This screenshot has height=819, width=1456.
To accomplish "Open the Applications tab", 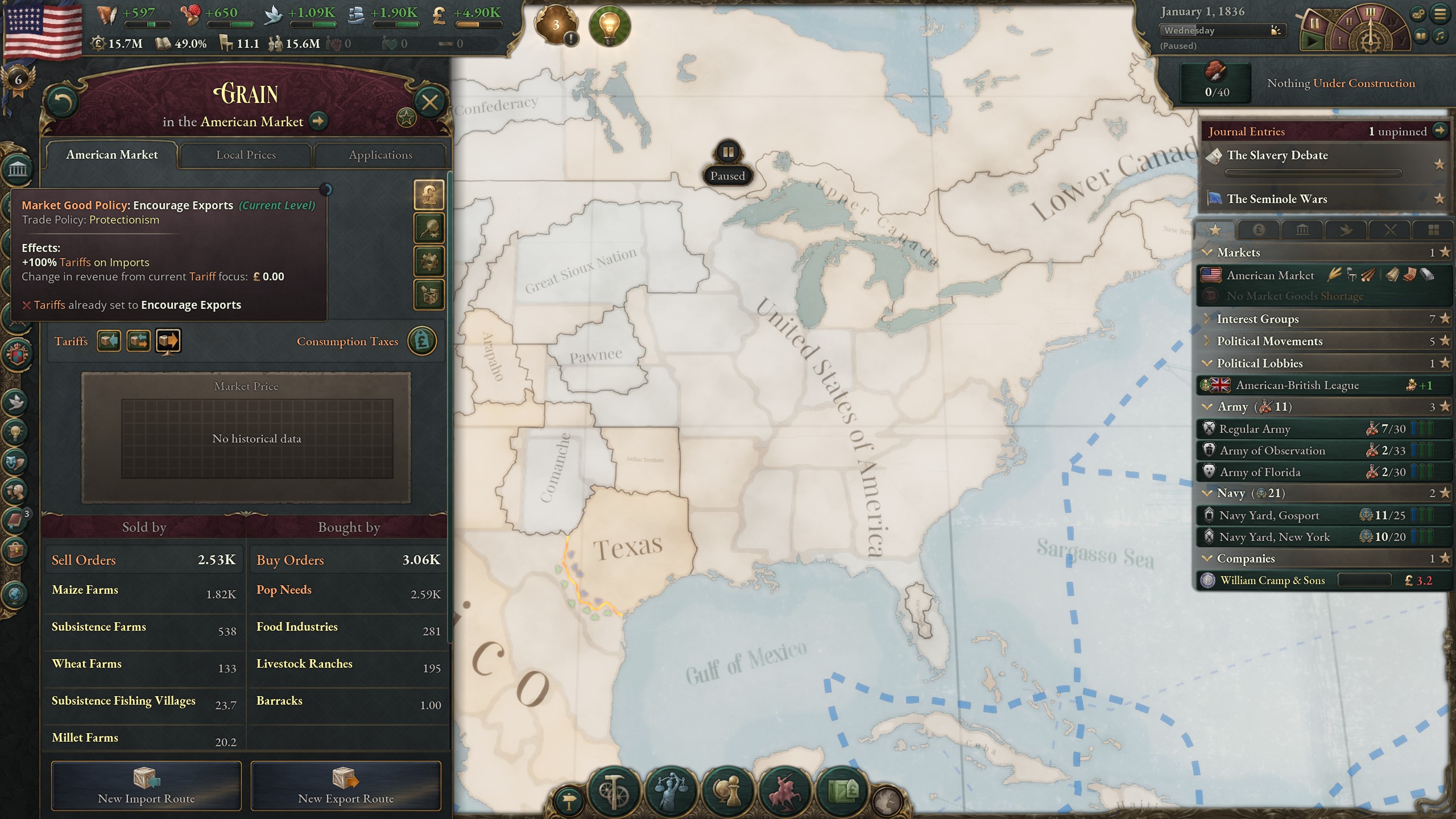I will click(x=380, y=155).
